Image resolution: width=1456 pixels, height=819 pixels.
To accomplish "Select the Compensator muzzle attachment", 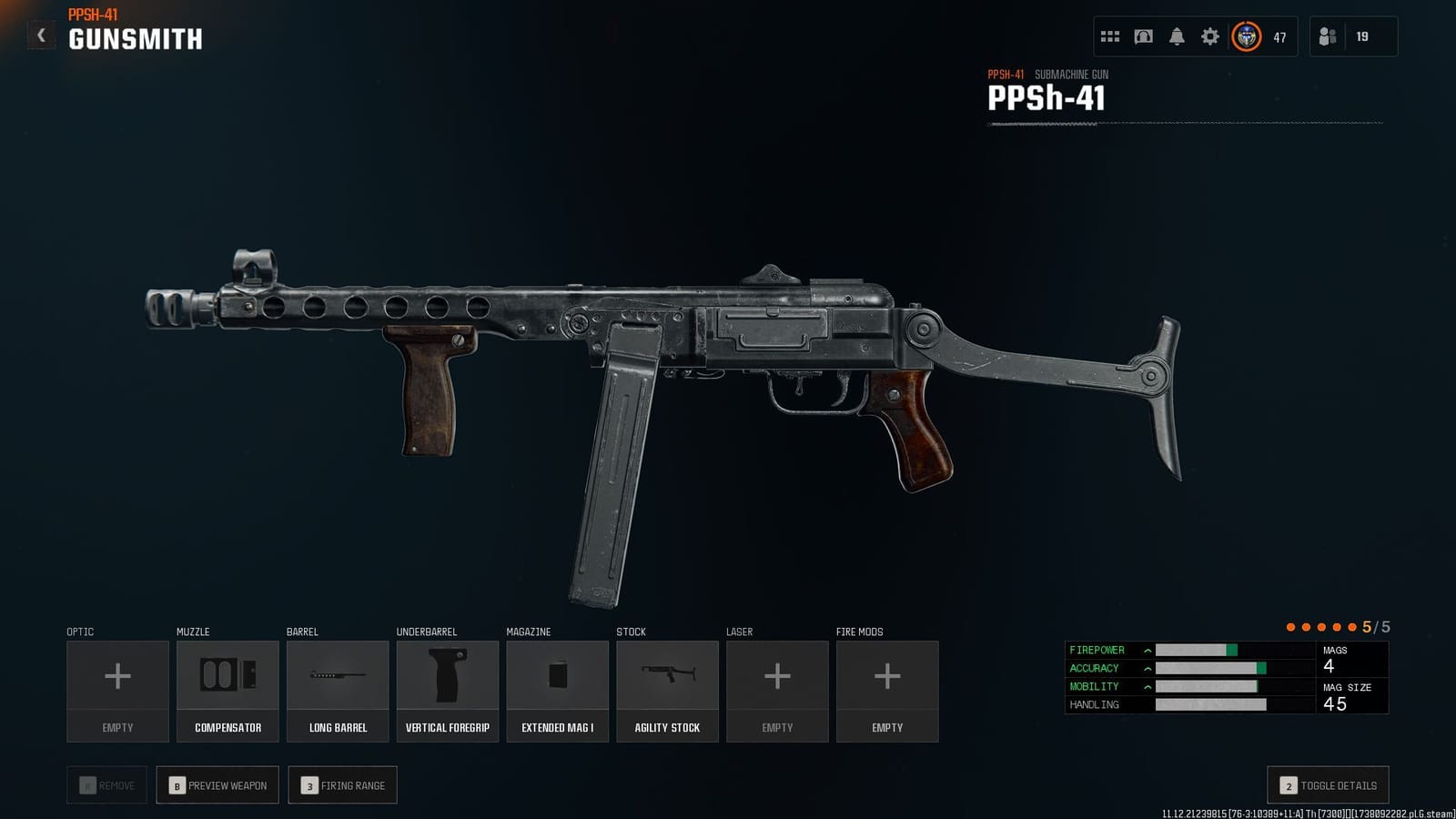I will [227, 689].
